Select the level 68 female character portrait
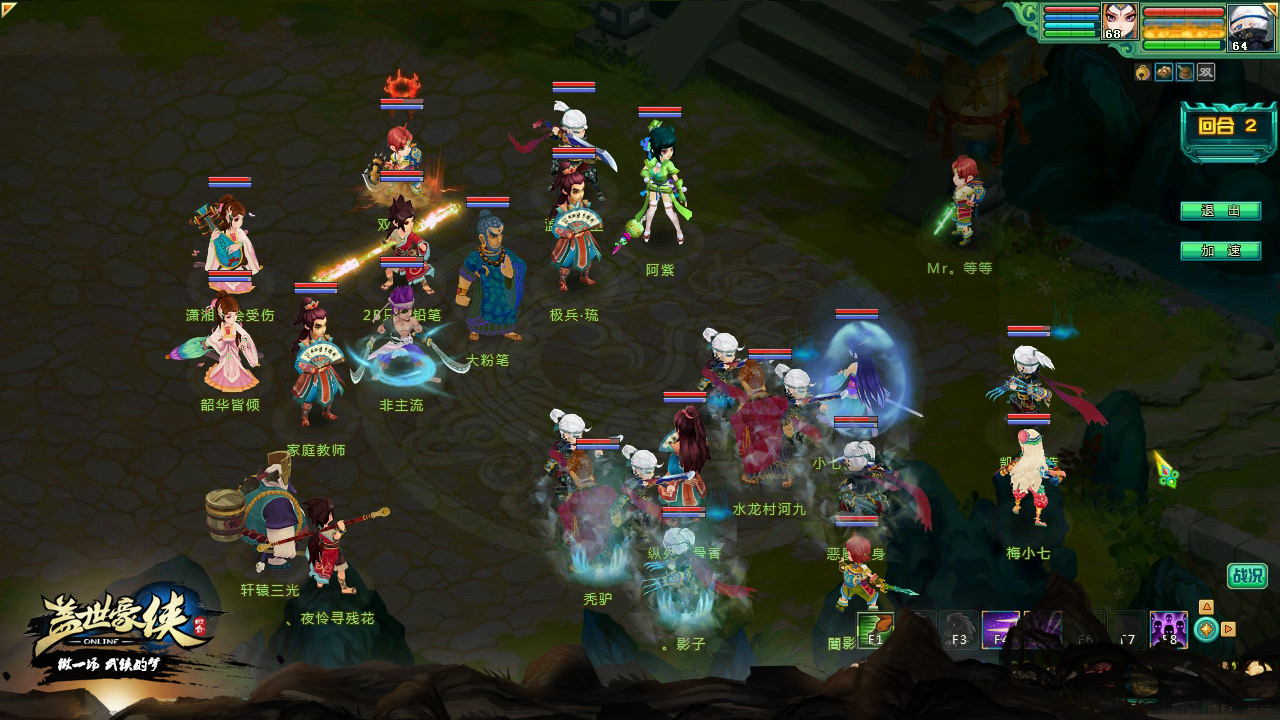 [1119, 20]
